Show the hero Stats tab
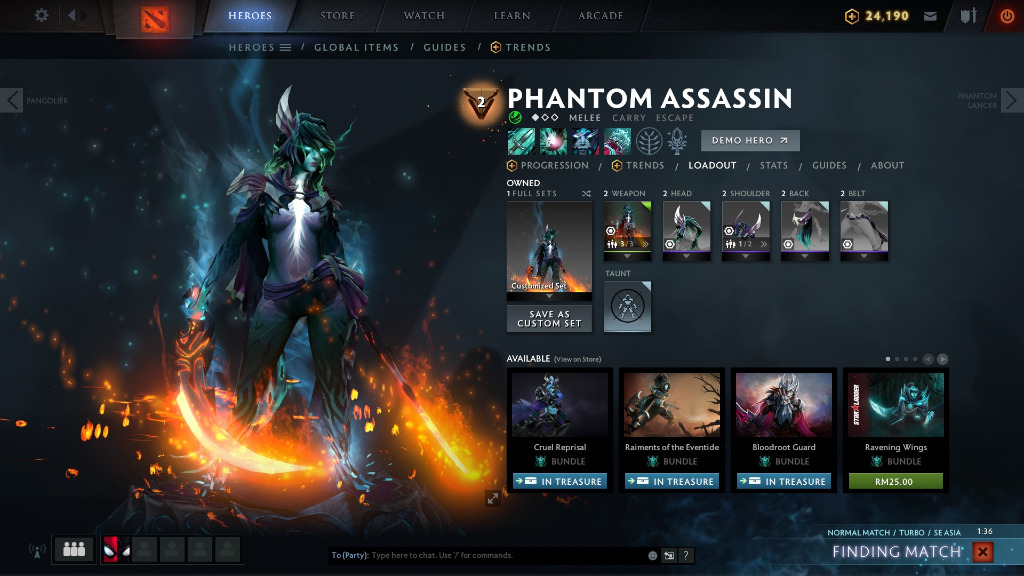 (773, 166)
